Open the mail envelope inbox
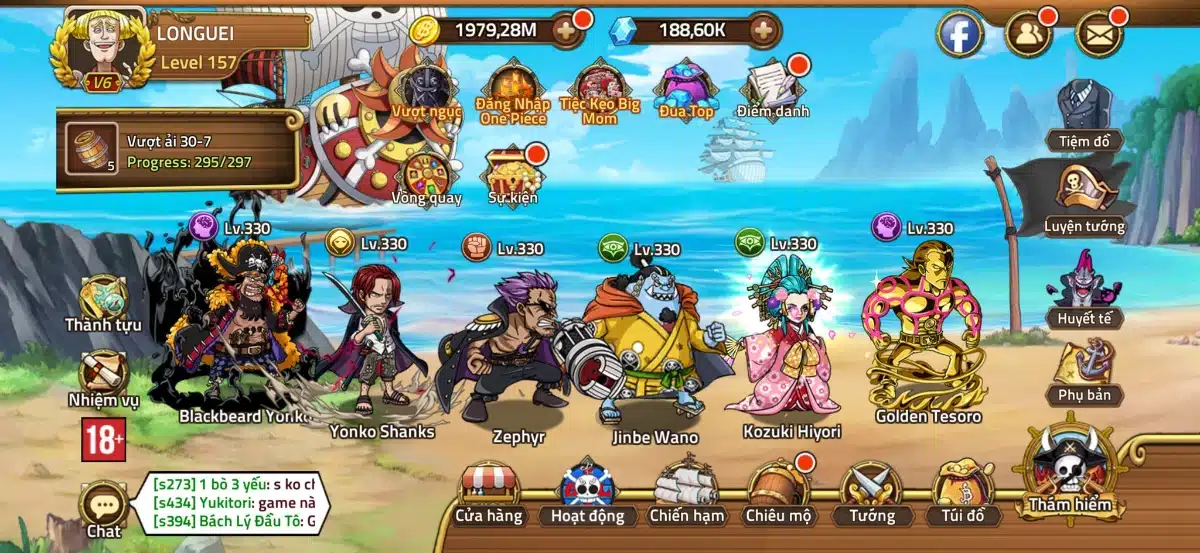The image size is (1200, 553). point(1098,35)
